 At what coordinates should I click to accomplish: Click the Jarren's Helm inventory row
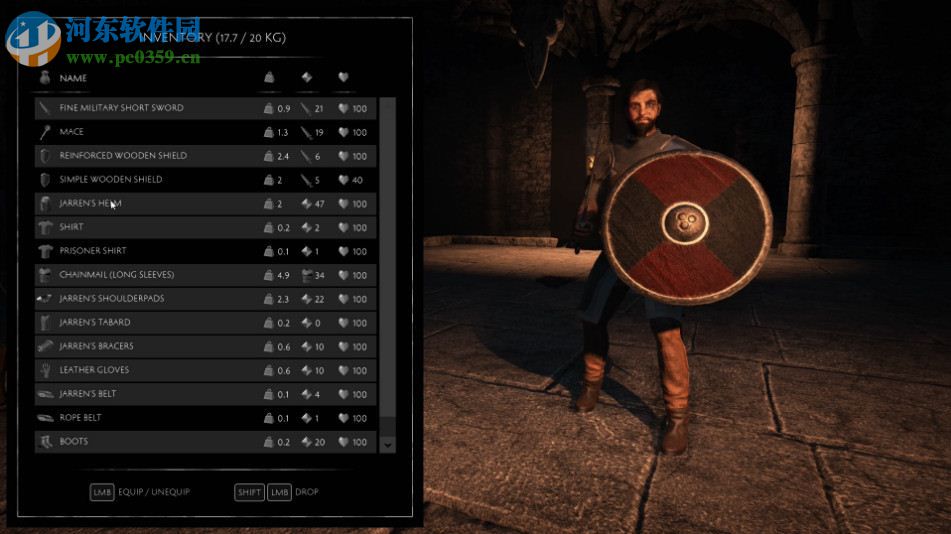coord(91,204)
